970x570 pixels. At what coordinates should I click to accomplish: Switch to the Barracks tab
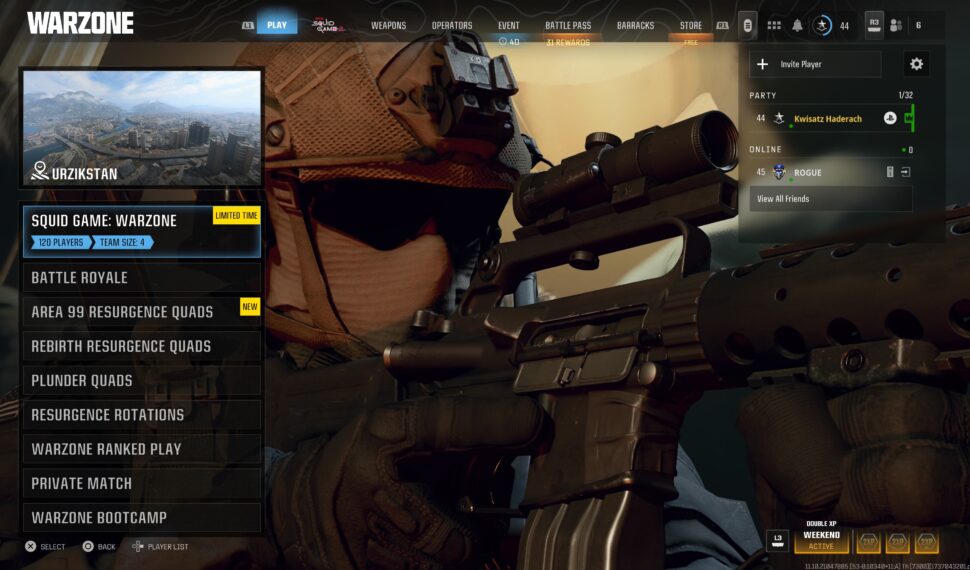pos(635,25)
